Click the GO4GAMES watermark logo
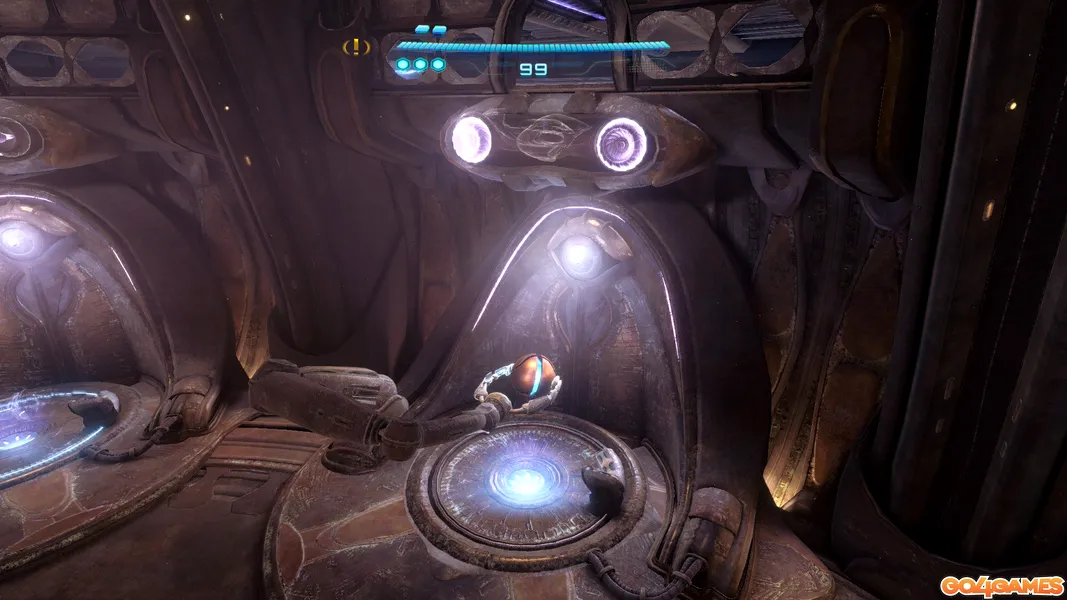 pyautogui.click(x=1000, y=584)
